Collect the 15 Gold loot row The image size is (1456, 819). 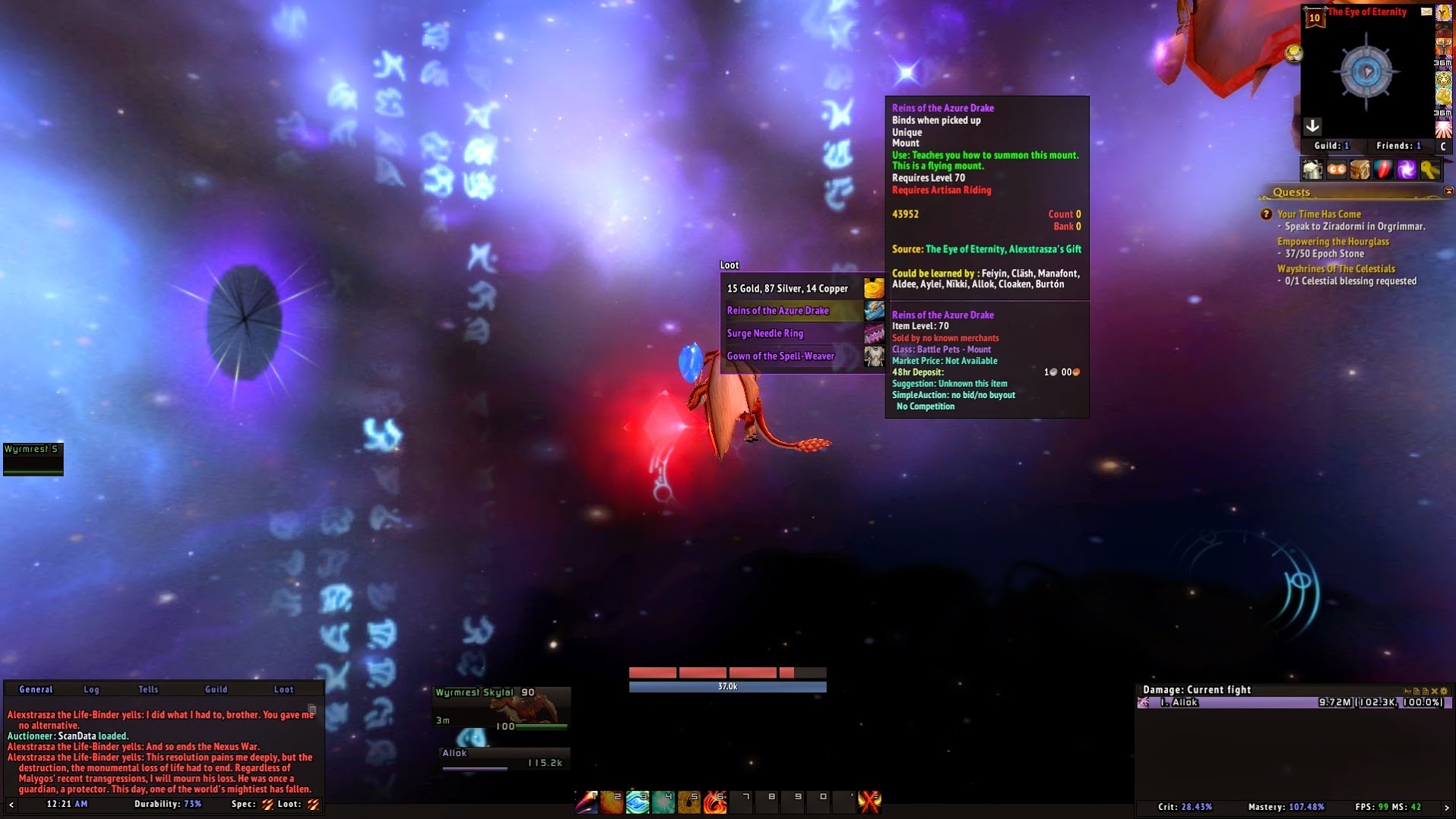click(x=787, y=289)
